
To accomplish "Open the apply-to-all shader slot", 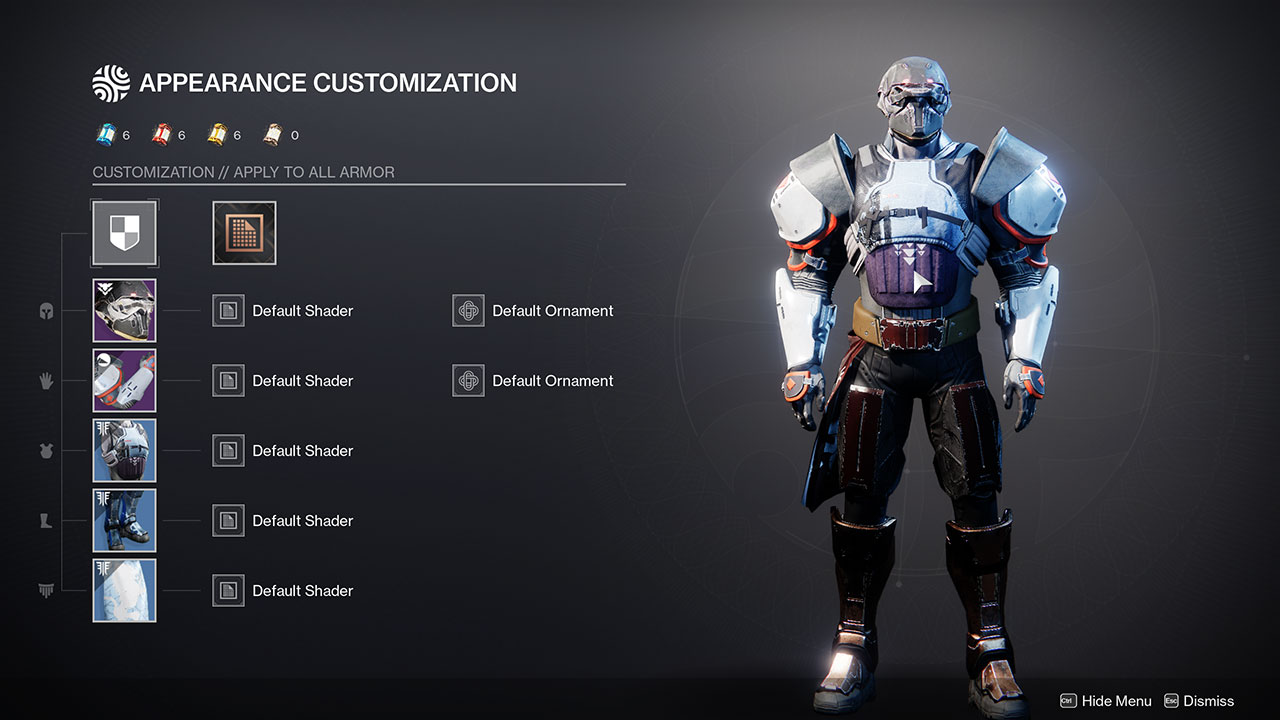I will coord(244,233).
